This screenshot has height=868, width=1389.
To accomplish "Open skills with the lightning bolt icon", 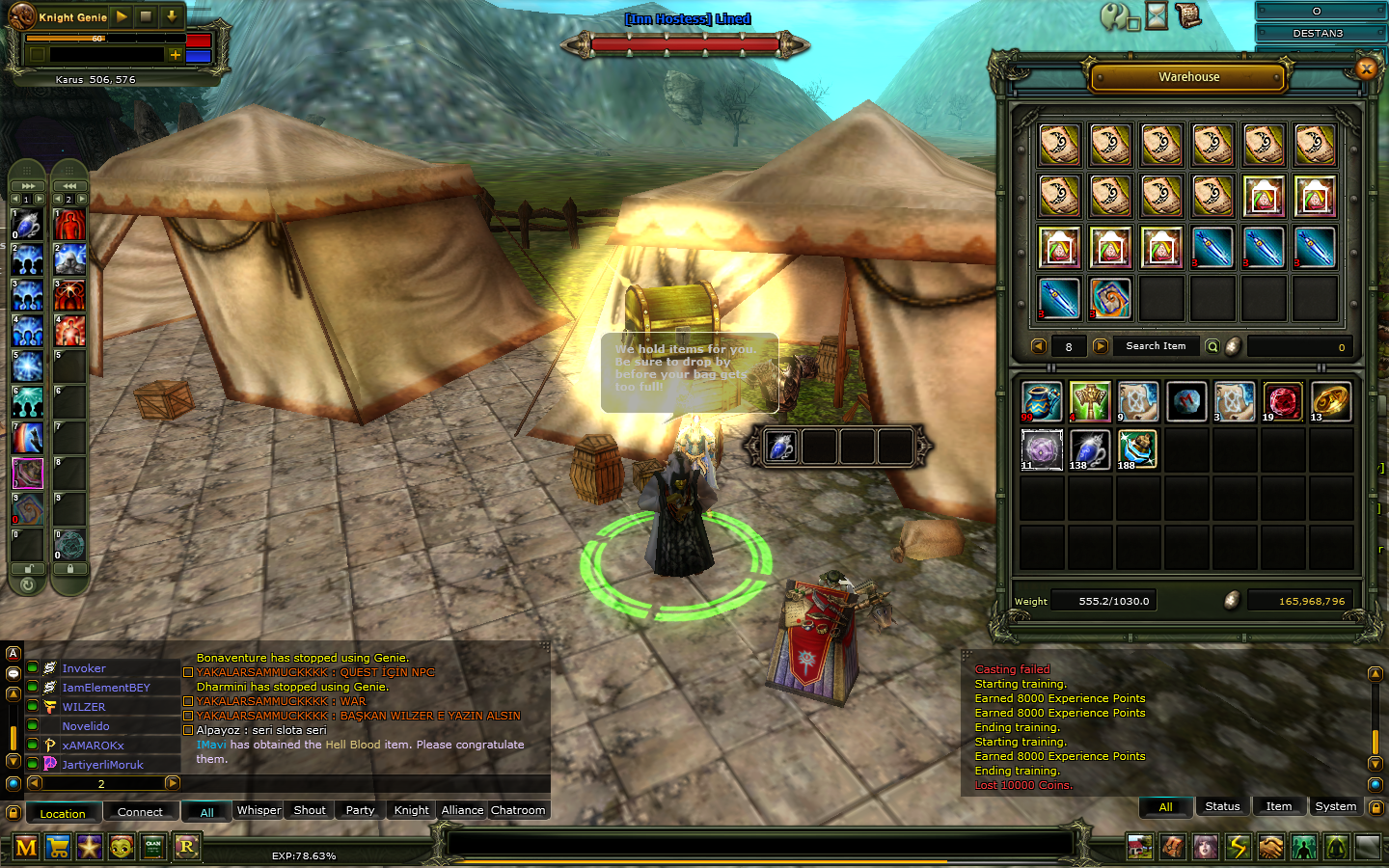I will (1239, 846).
